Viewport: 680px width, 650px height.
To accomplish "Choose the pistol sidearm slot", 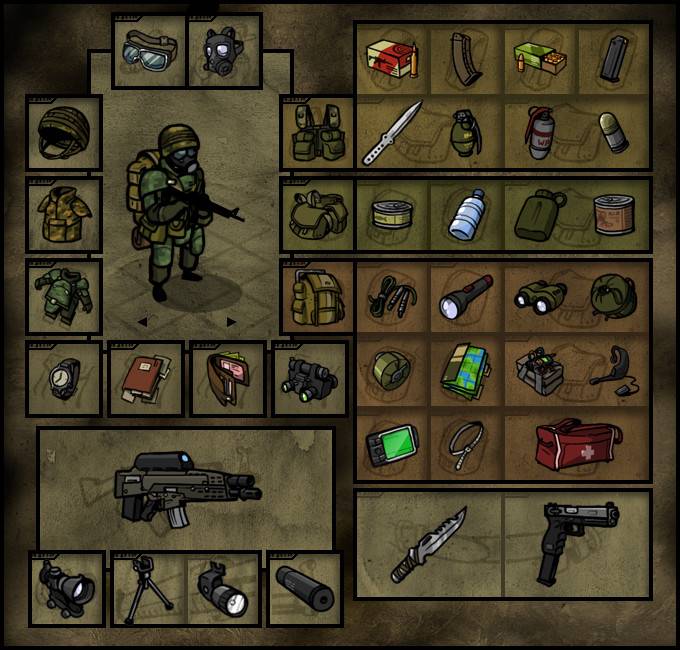I will (573, 543).
